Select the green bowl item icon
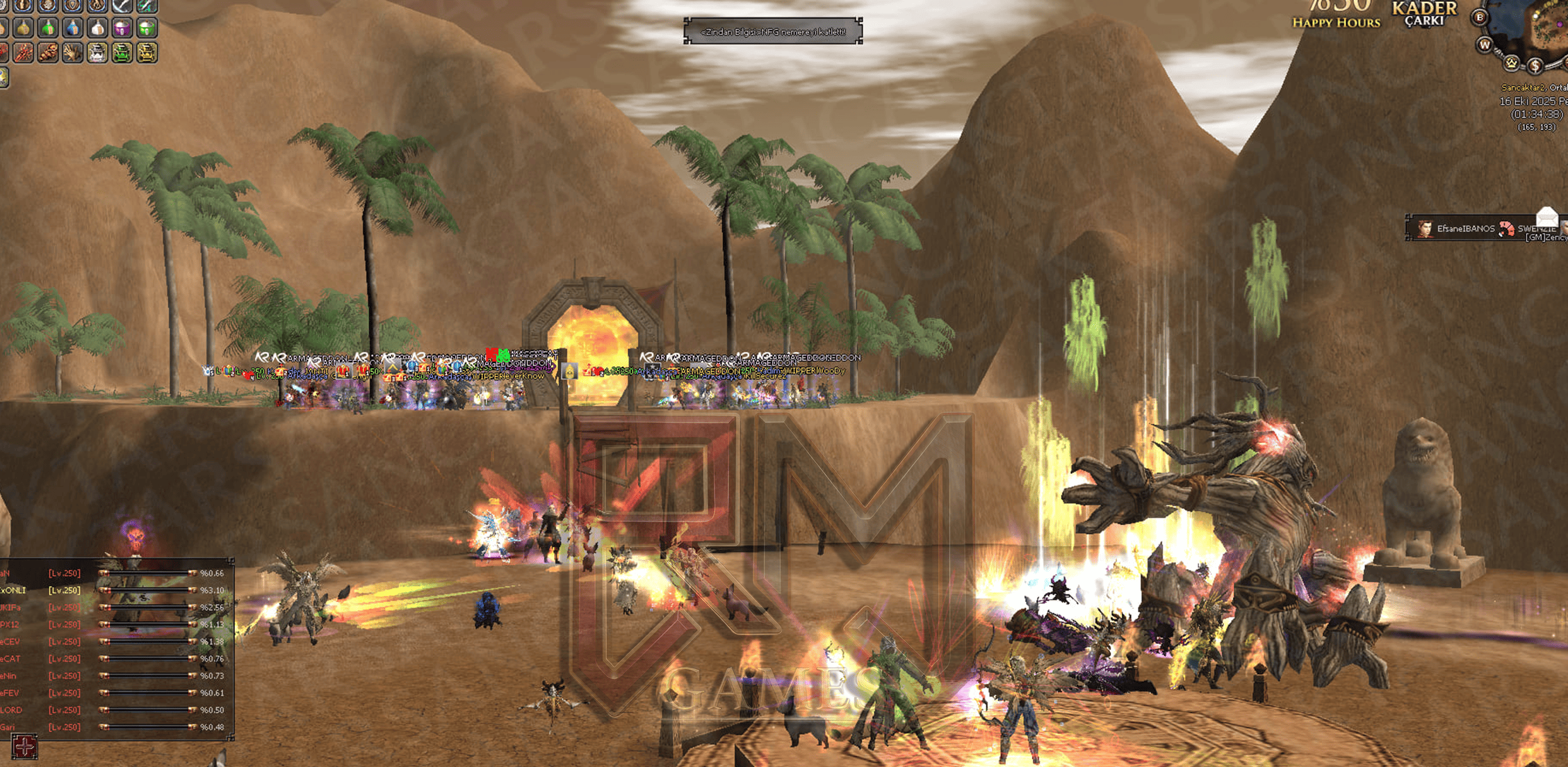This screenshot has width=1568, height=767. (x=146, y=28)
